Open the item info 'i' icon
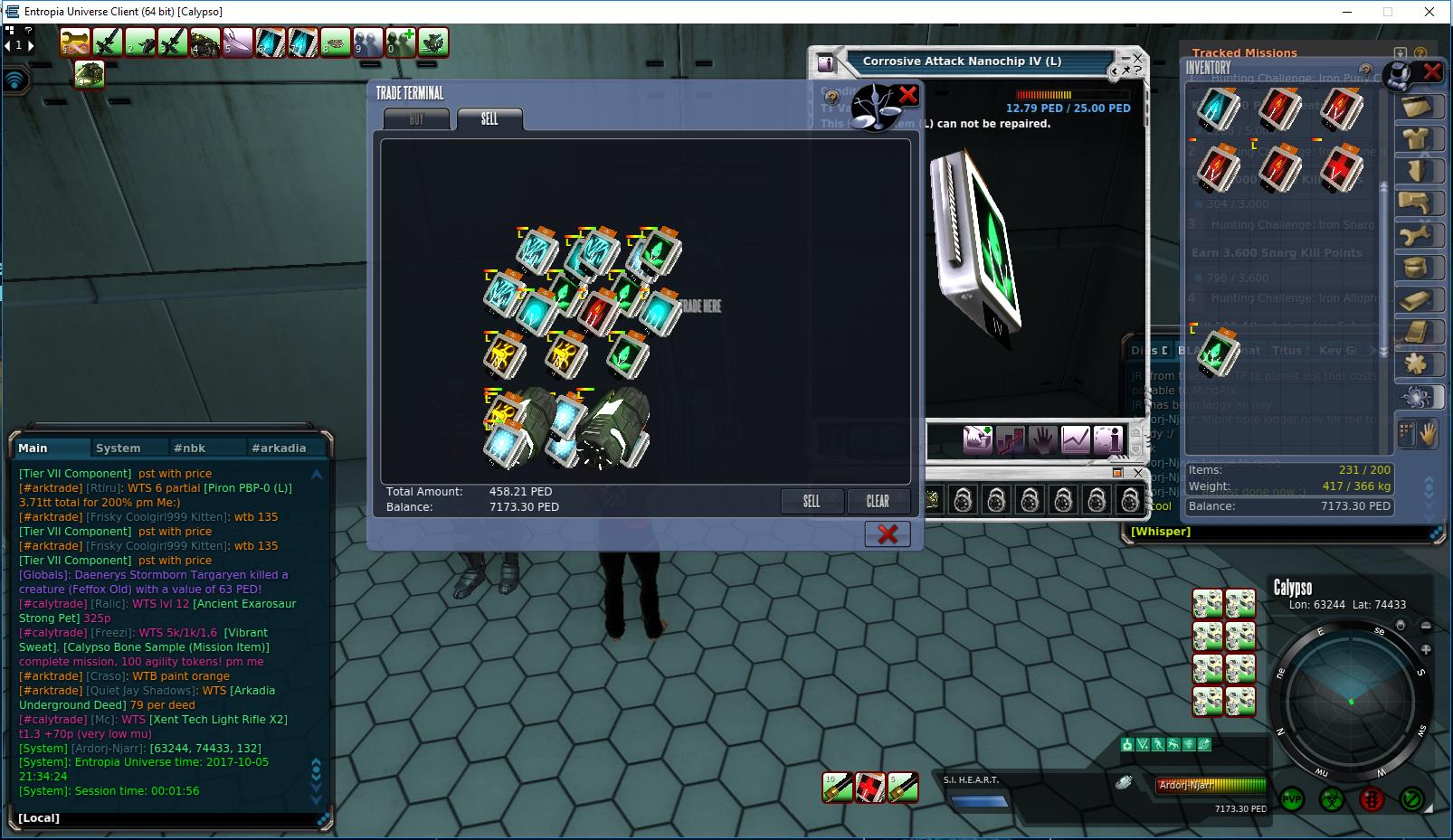The height and width of the screenshot is (840, 1453). point(1108,439)
